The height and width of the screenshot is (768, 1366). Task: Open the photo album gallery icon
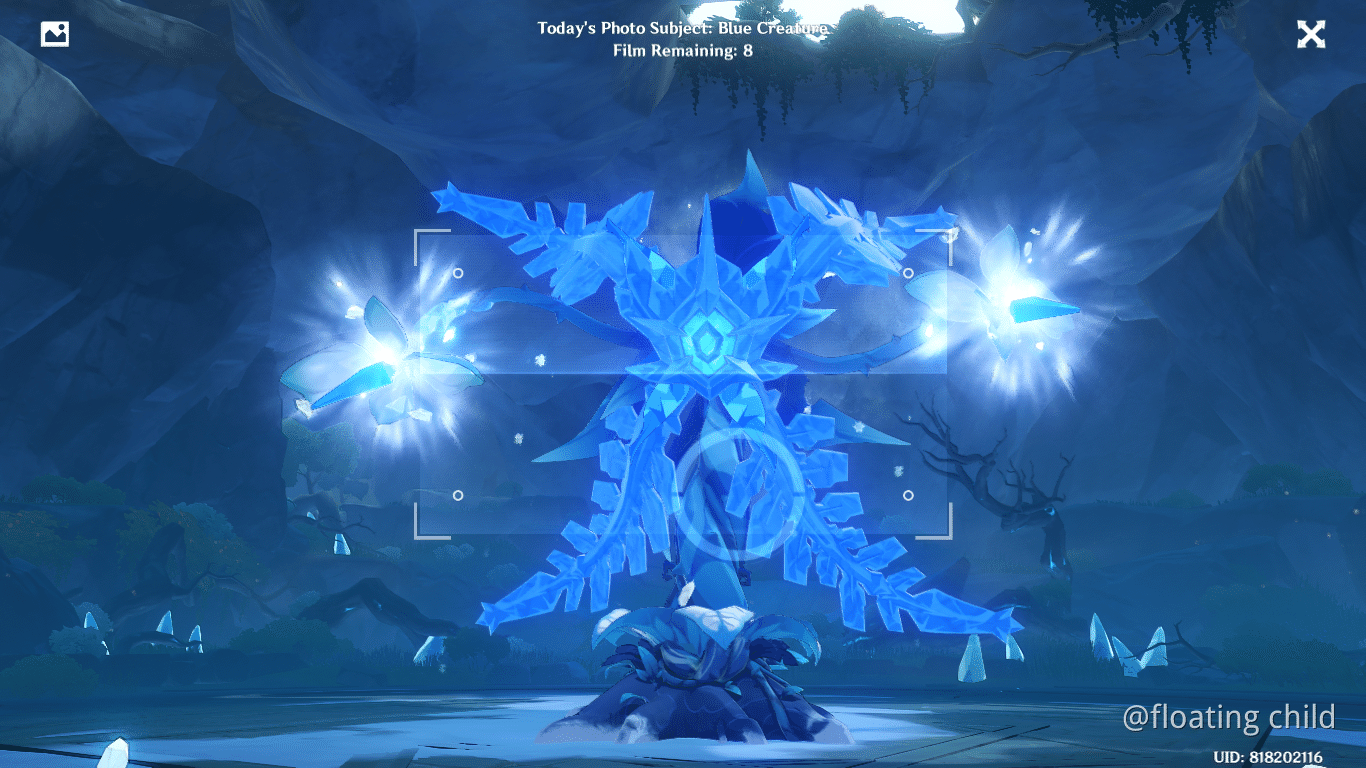click(55, 33)
